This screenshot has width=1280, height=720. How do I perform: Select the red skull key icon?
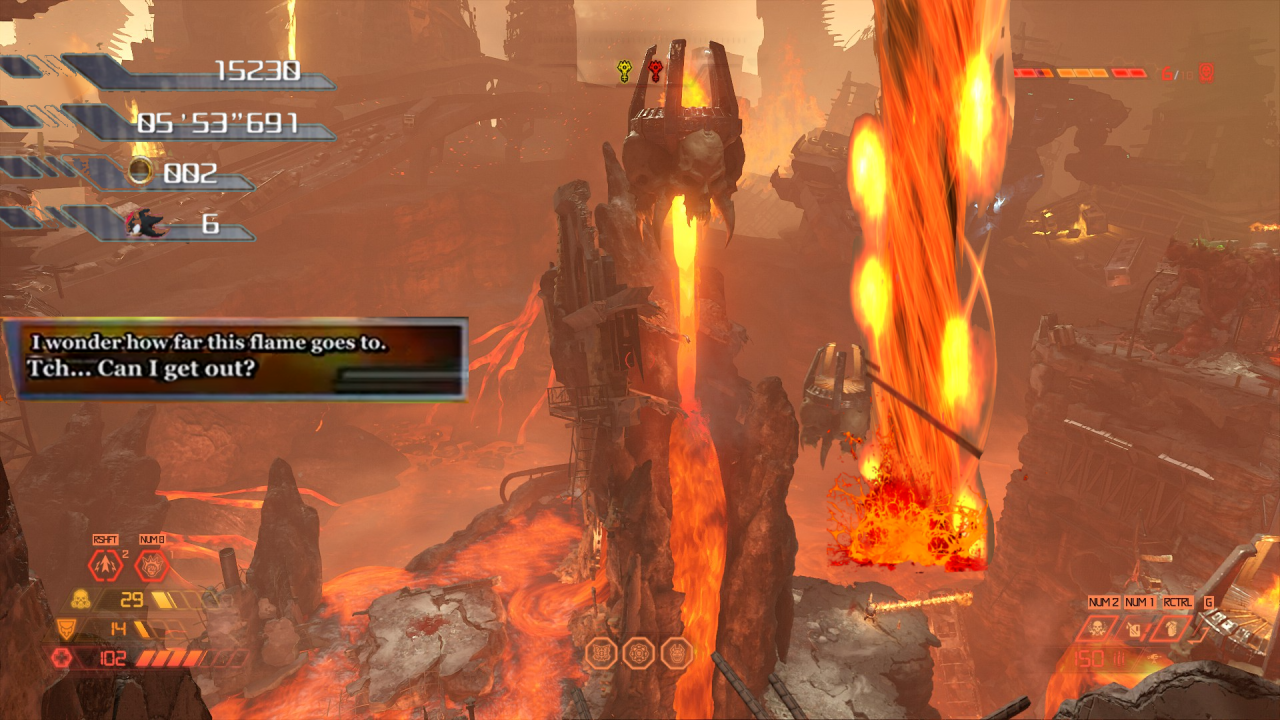655,71
